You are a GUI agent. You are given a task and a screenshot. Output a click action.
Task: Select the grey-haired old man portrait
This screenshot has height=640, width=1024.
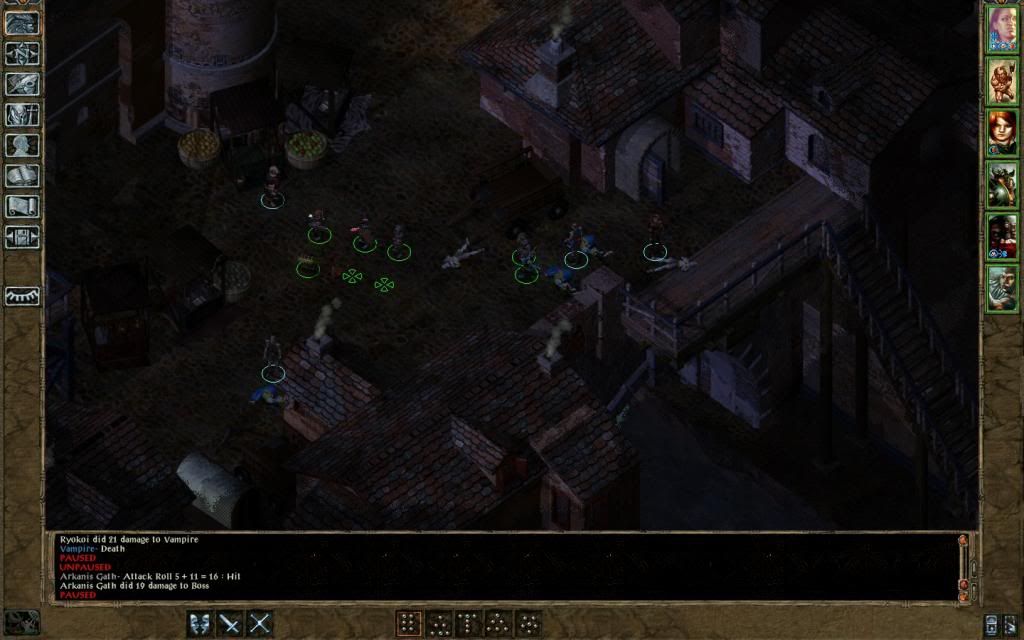(x=1001, y=289)
